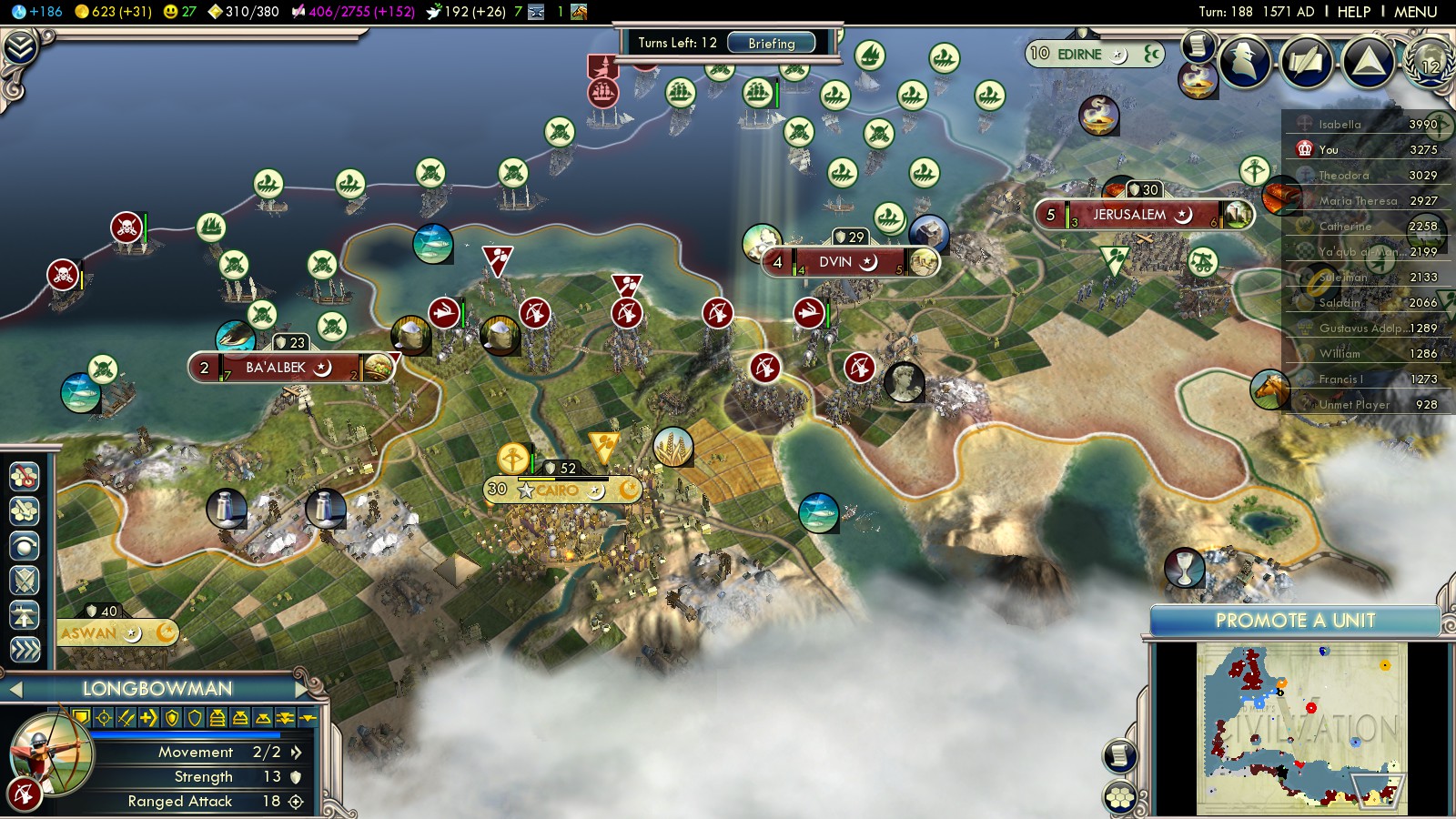Screen dimensions: 1456x819
Task: Open the diplomacy overview scroll-and-quill icon
Action: coord(1307,62)
